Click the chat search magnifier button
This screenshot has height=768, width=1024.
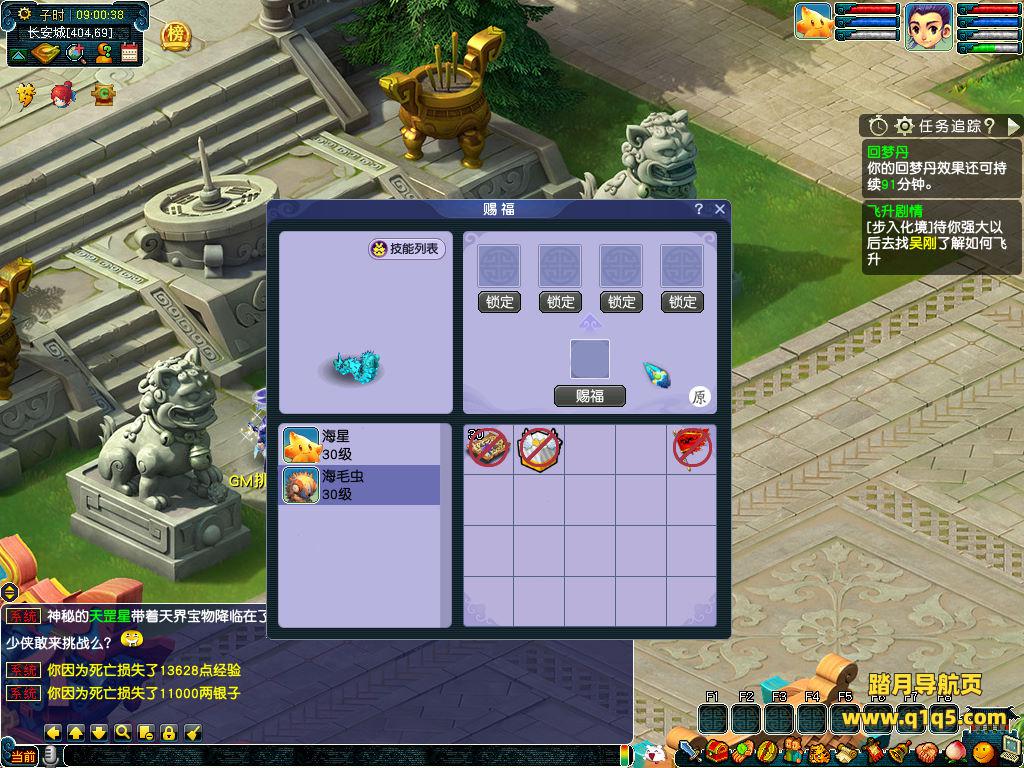123,732
